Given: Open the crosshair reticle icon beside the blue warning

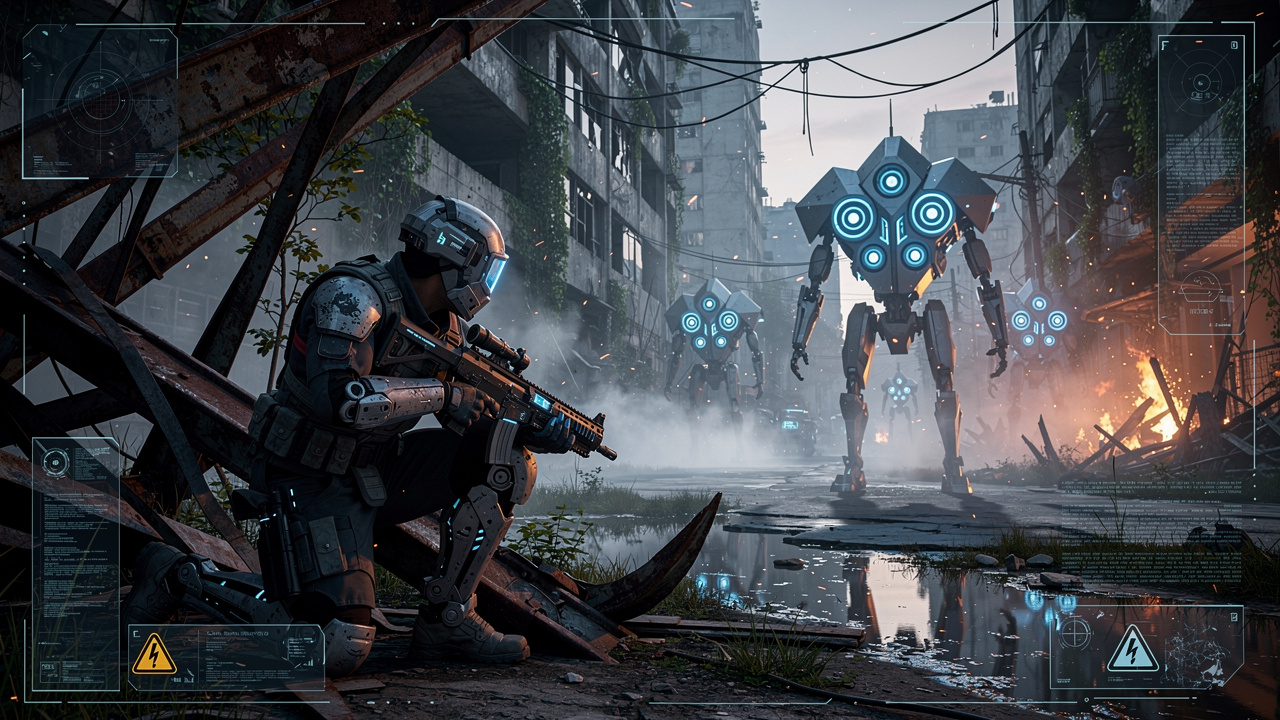Looking at the screenshot, I should [x=1075, y=632].
